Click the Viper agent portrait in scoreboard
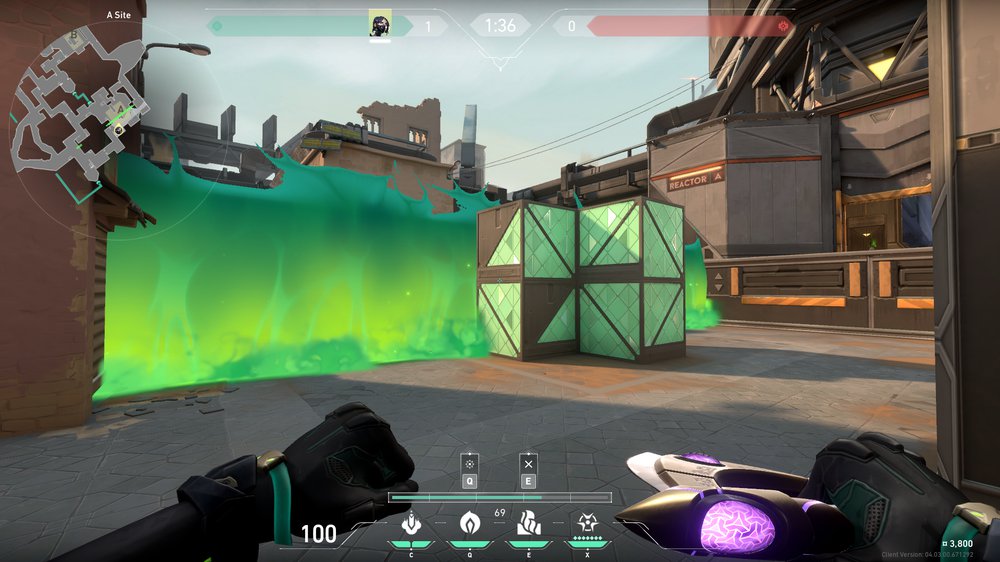The width and height of the screenshot is (1000, 562). [380, 25]
